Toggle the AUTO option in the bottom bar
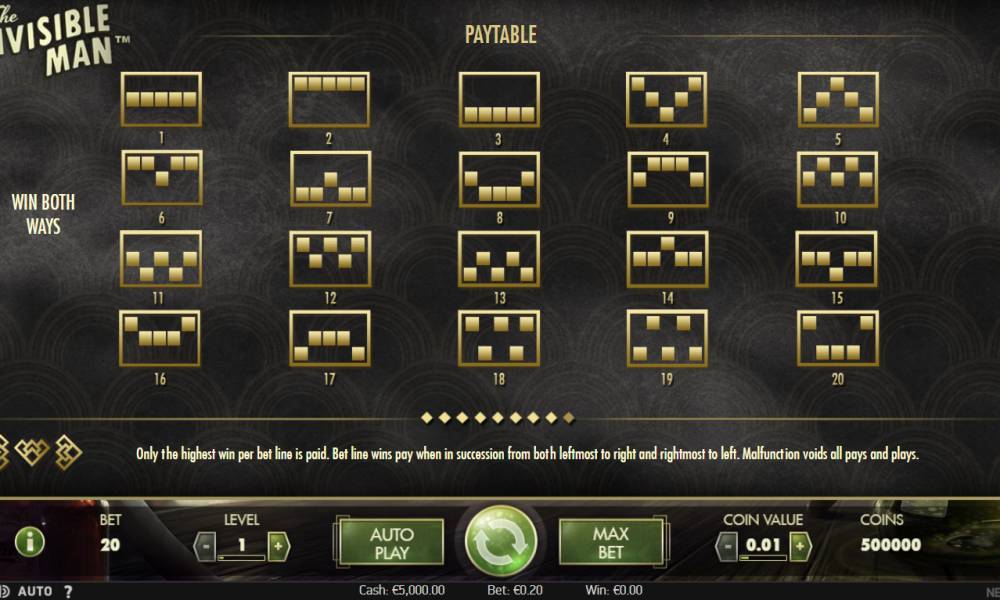The height and width of the screenshot is (600, 1000). (35, 591)
